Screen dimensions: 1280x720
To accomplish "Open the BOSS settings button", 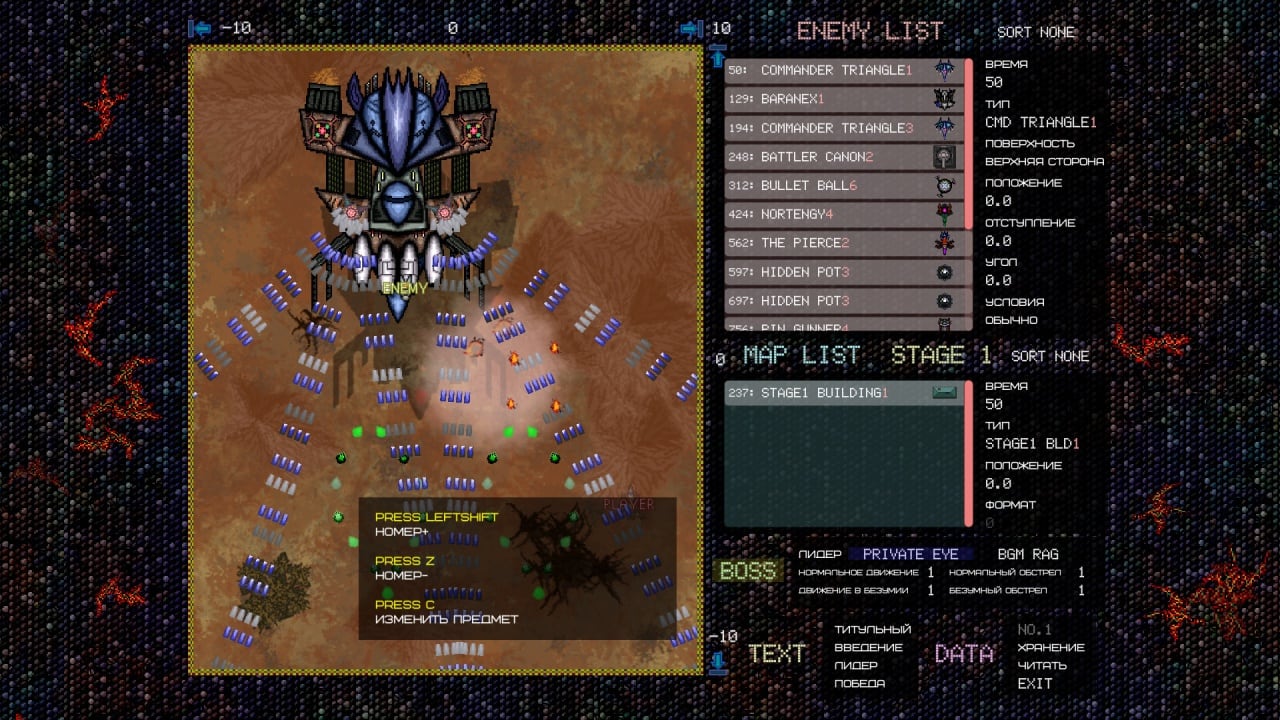I will click(x=747, y=571).
